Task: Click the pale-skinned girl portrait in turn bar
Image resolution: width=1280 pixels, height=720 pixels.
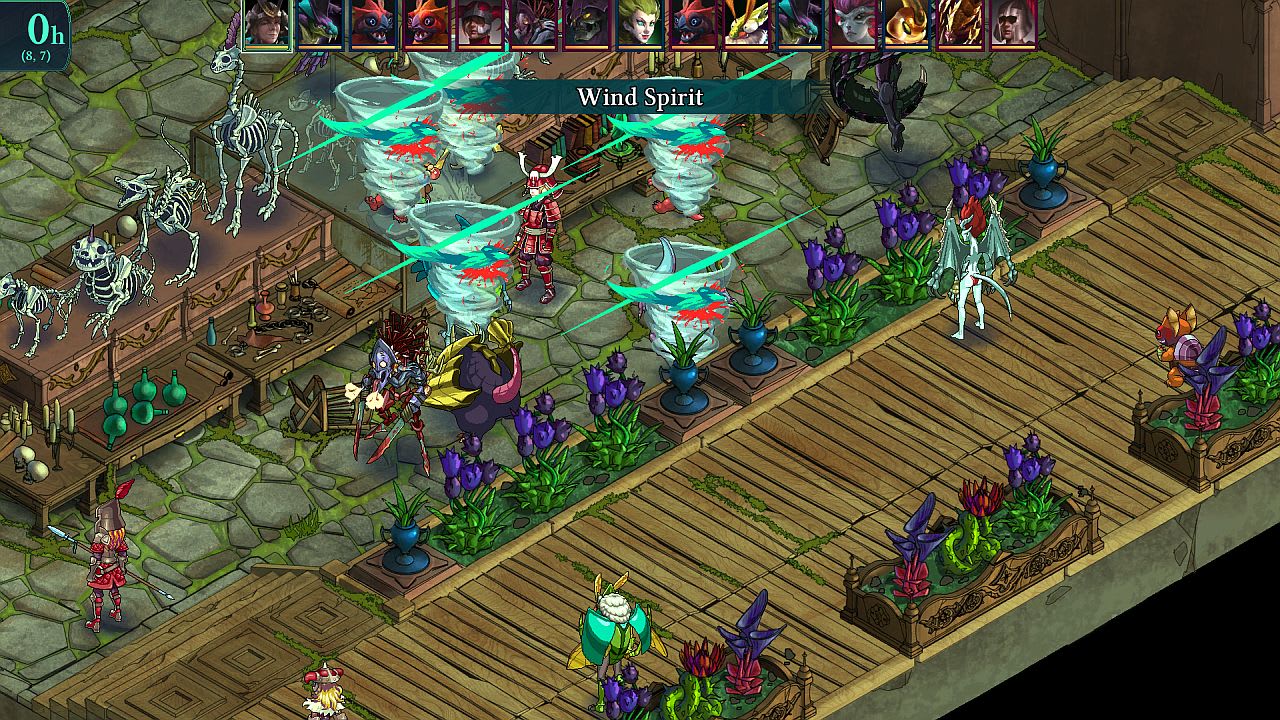Action: [x=852, y=24]
